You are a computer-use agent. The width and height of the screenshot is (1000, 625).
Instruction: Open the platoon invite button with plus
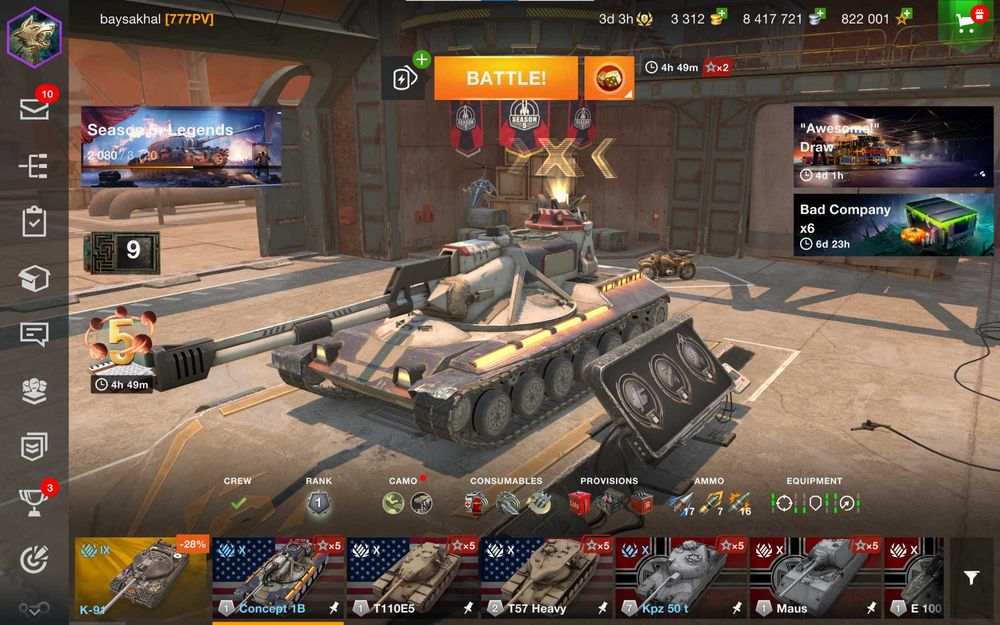[x=405, y=78]
